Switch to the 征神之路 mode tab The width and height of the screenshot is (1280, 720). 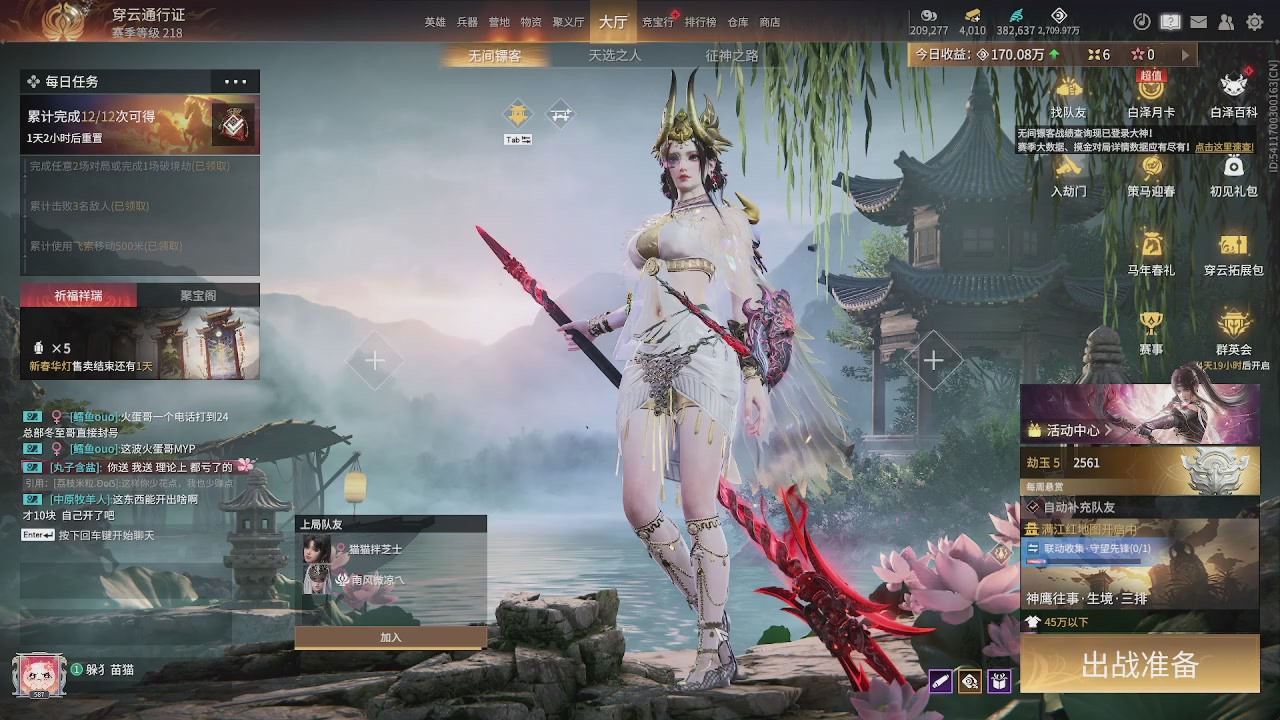pos(732,56)
